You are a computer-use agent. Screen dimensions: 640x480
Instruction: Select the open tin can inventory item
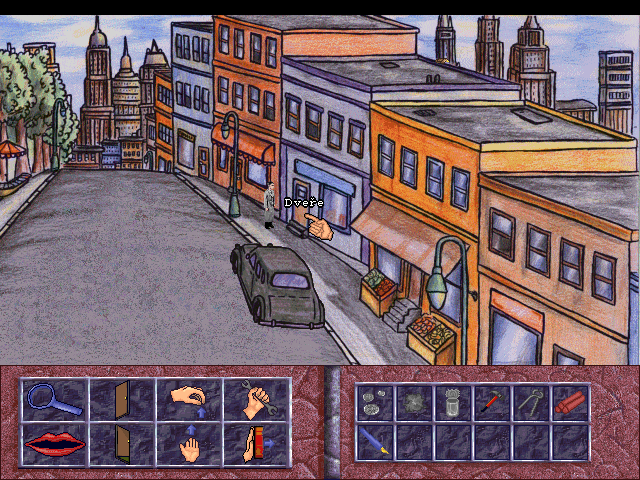(x=451, y=403)
